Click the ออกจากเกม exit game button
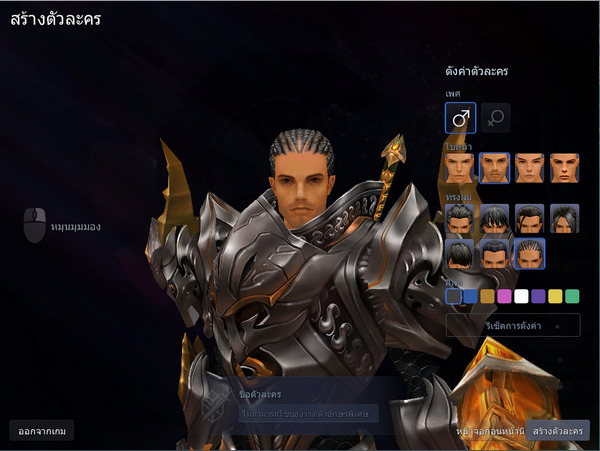This screenshot has width=600, height=451. tap(41, 430)
